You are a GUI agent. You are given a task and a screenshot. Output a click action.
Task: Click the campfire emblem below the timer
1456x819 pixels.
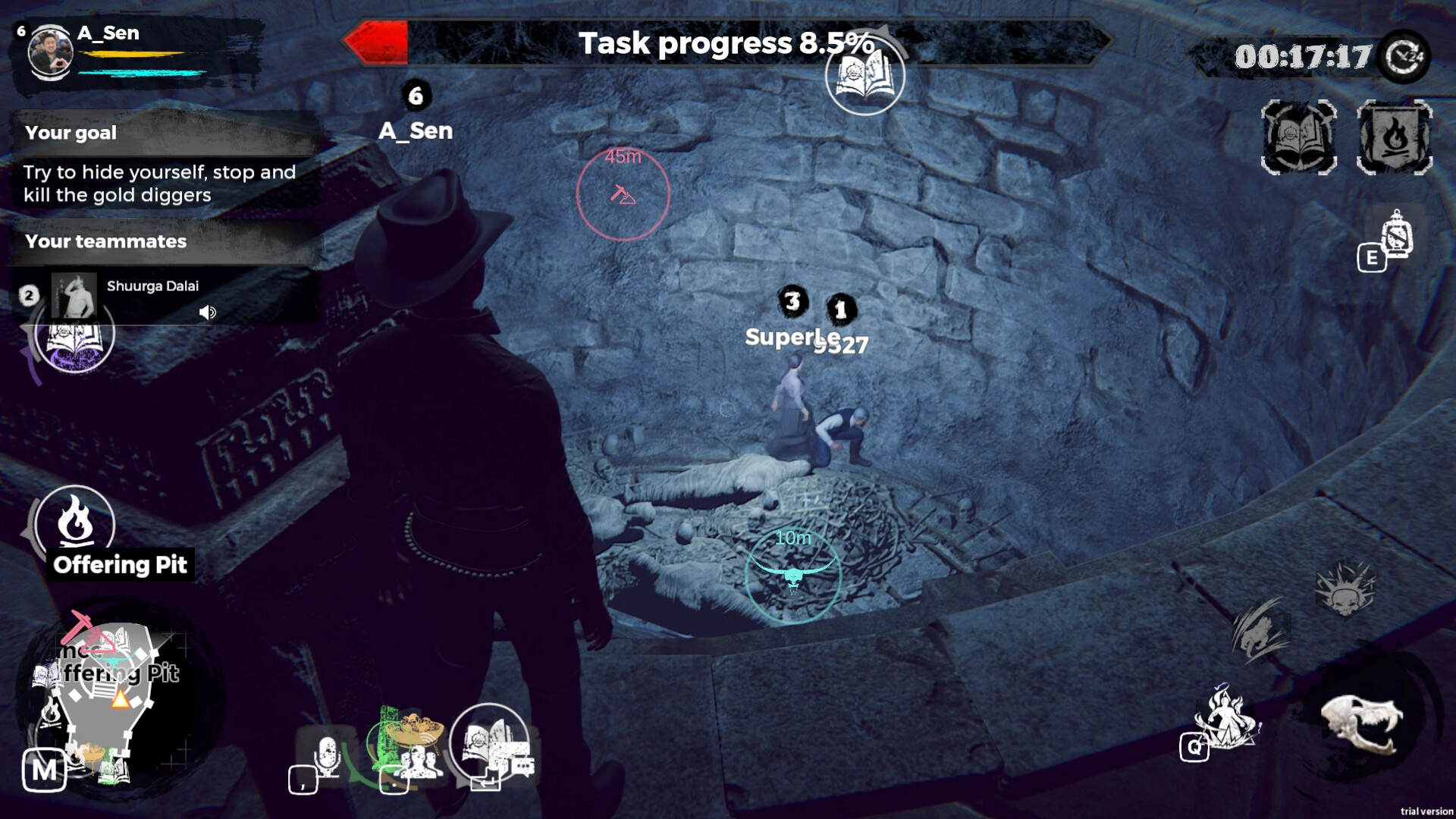pyautogui.click(x=1395, y=136)
